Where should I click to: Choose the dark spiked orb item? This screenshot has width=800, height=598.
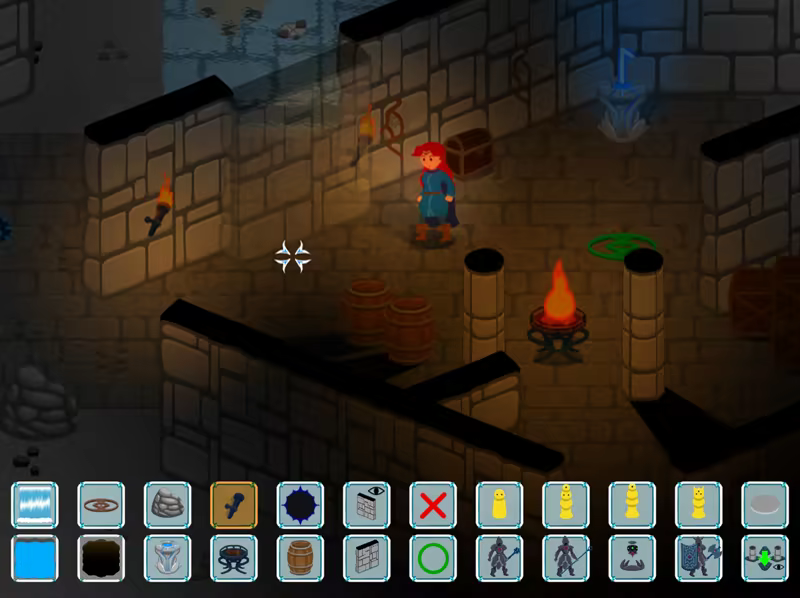[300, 505]
